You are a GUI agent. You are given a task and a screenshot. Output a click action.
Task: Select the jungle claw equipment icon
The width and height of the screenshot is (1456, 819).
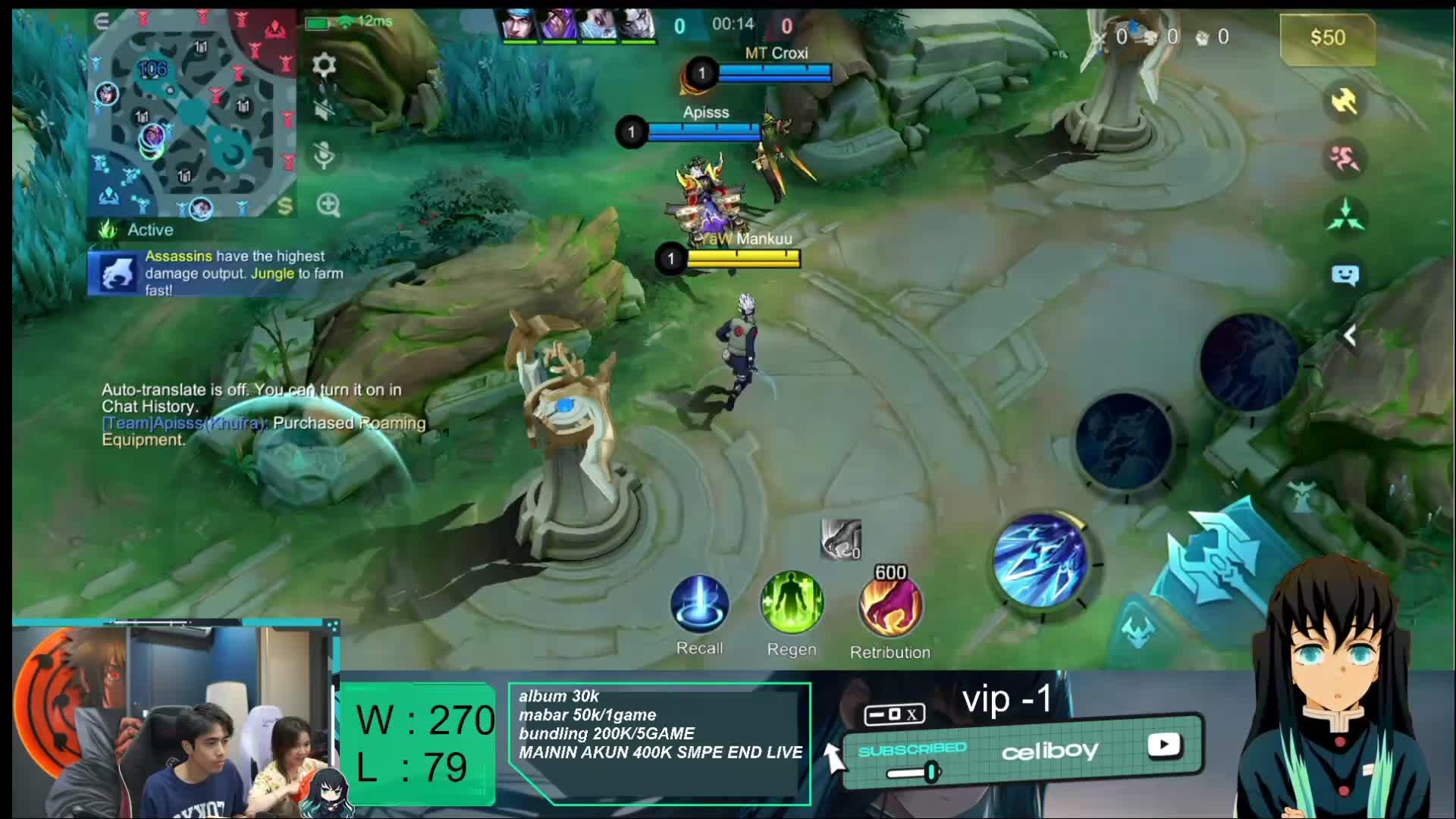840,539
